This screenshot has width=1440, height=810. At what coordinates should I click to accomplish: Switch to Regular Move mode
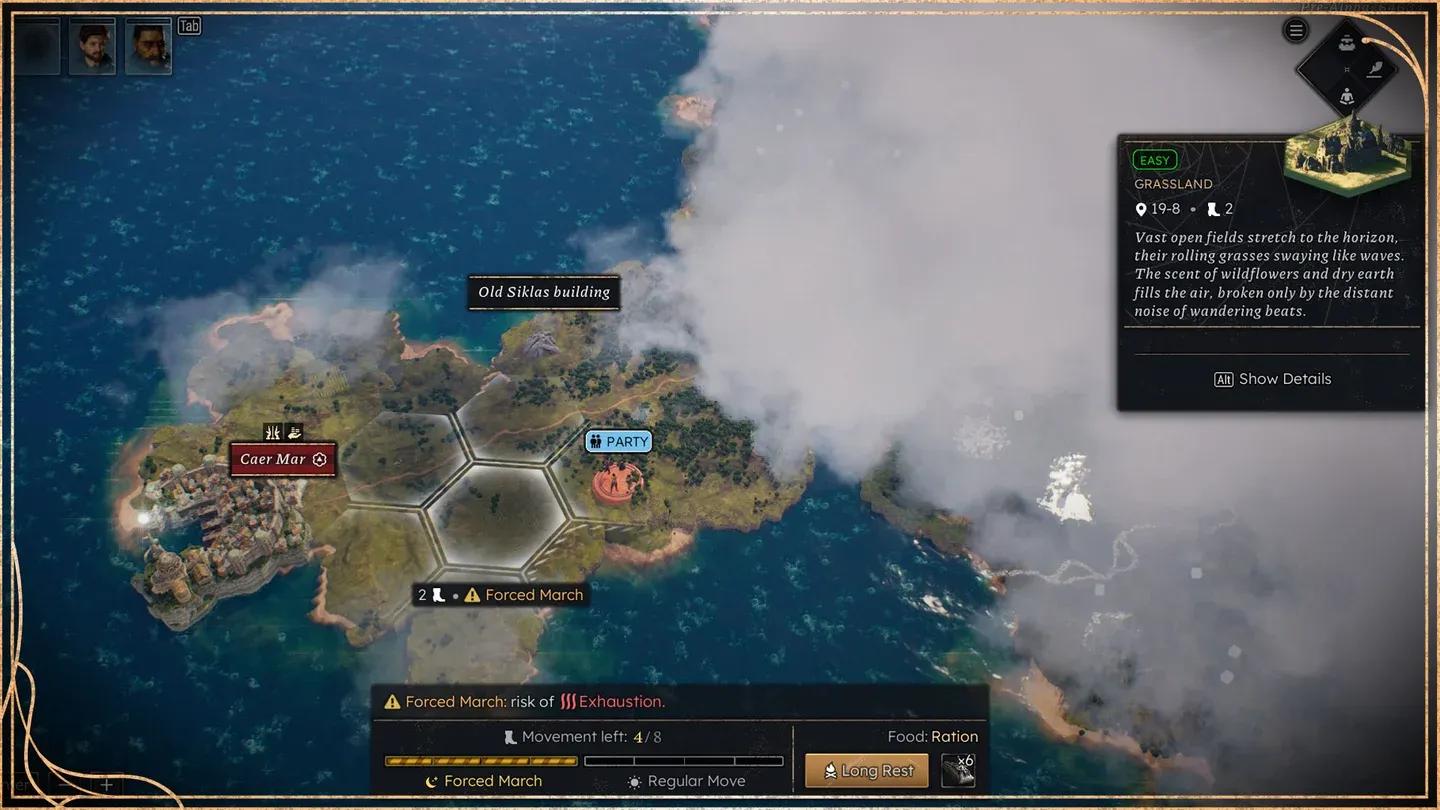pyautogui.click(x=685, y=780)
